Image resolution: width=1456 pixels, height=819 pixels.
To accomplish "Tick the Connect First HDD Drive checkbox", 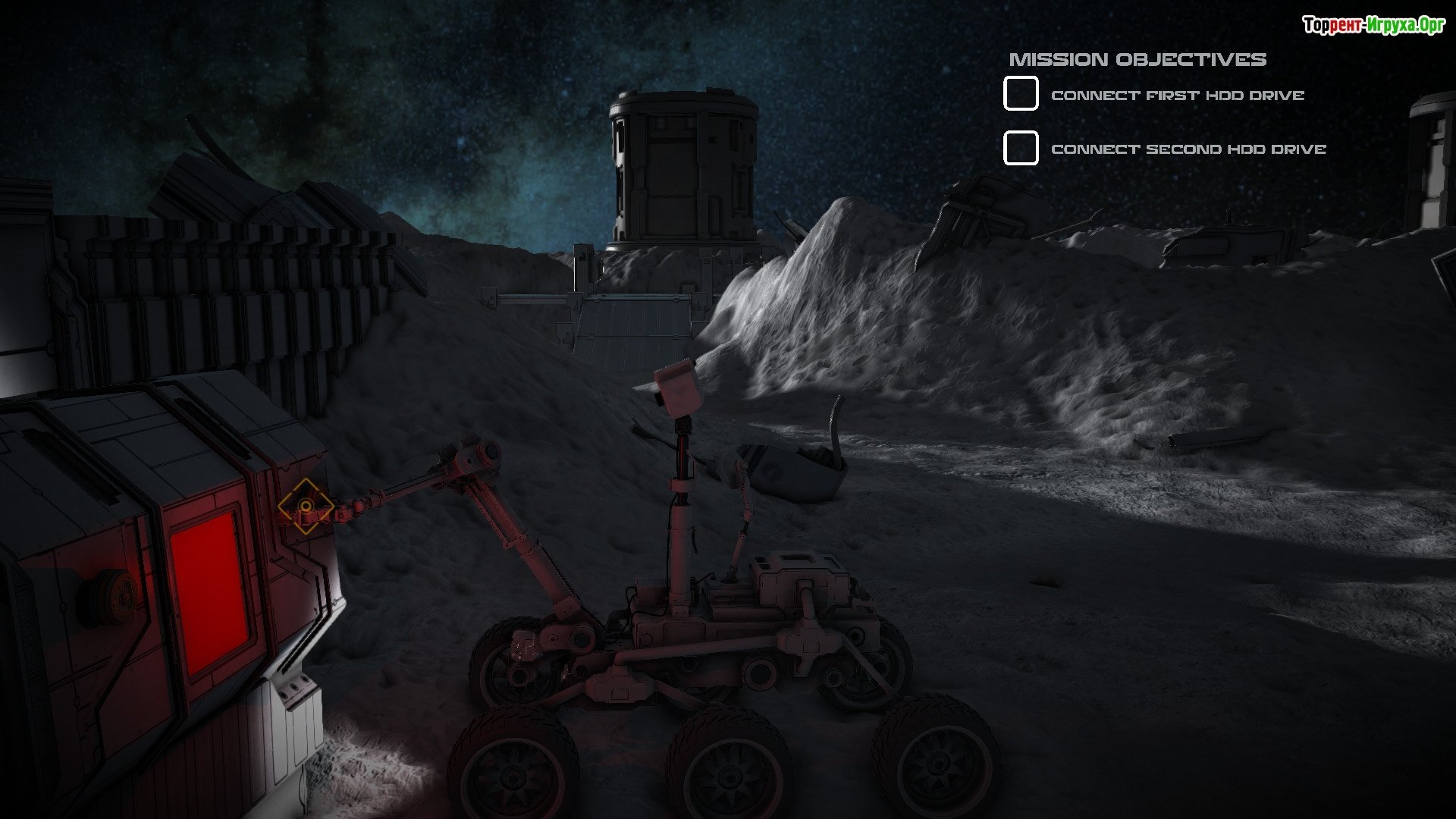I will click(1021, 94).
